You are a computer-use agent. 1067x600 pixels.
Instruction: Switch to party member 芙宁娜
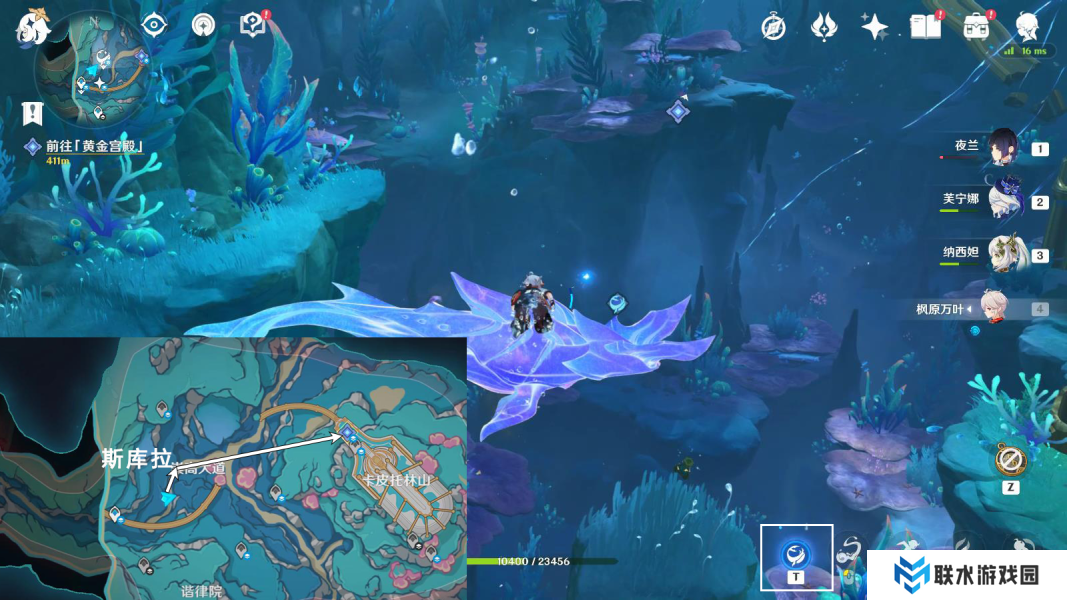click(x=1001, y=201)
